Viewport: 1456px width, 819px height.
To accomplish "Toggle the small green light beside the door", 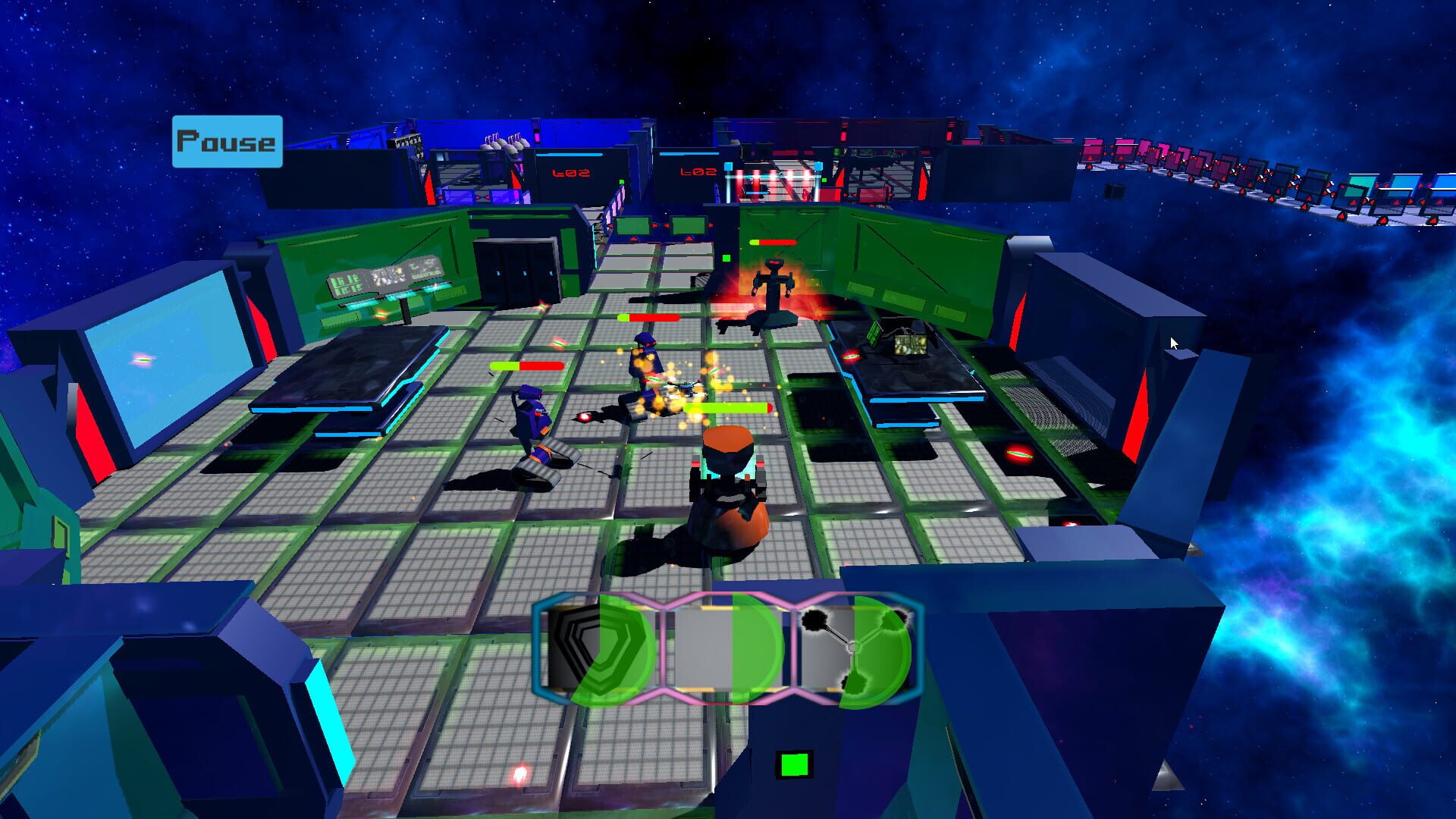I will [x=725, y=259].
